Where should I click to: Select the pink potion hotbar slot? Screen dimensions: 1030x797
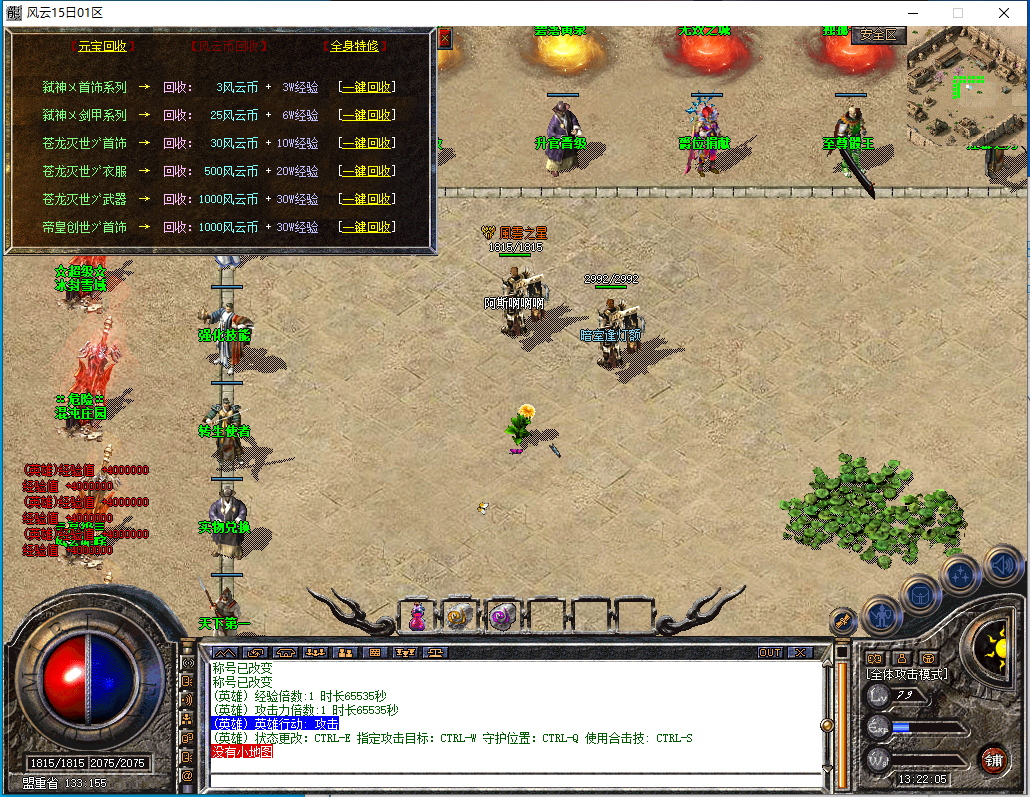click(x=417, y=617)
